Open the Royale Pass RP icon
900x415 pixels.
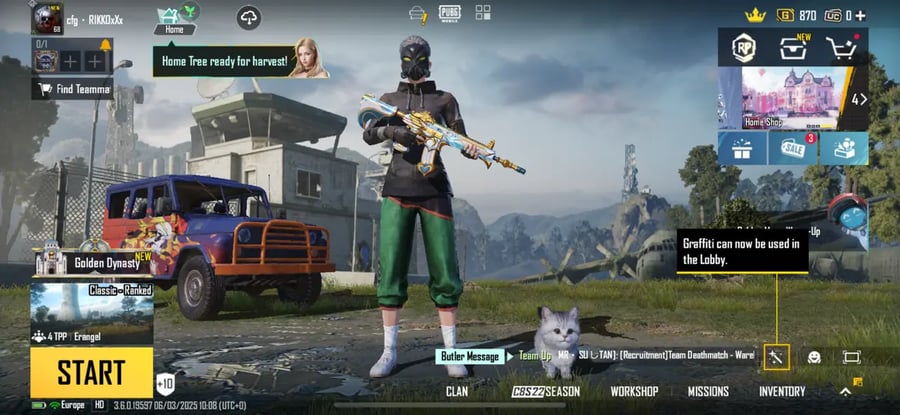pyautogui.click(x=743, y=46)
